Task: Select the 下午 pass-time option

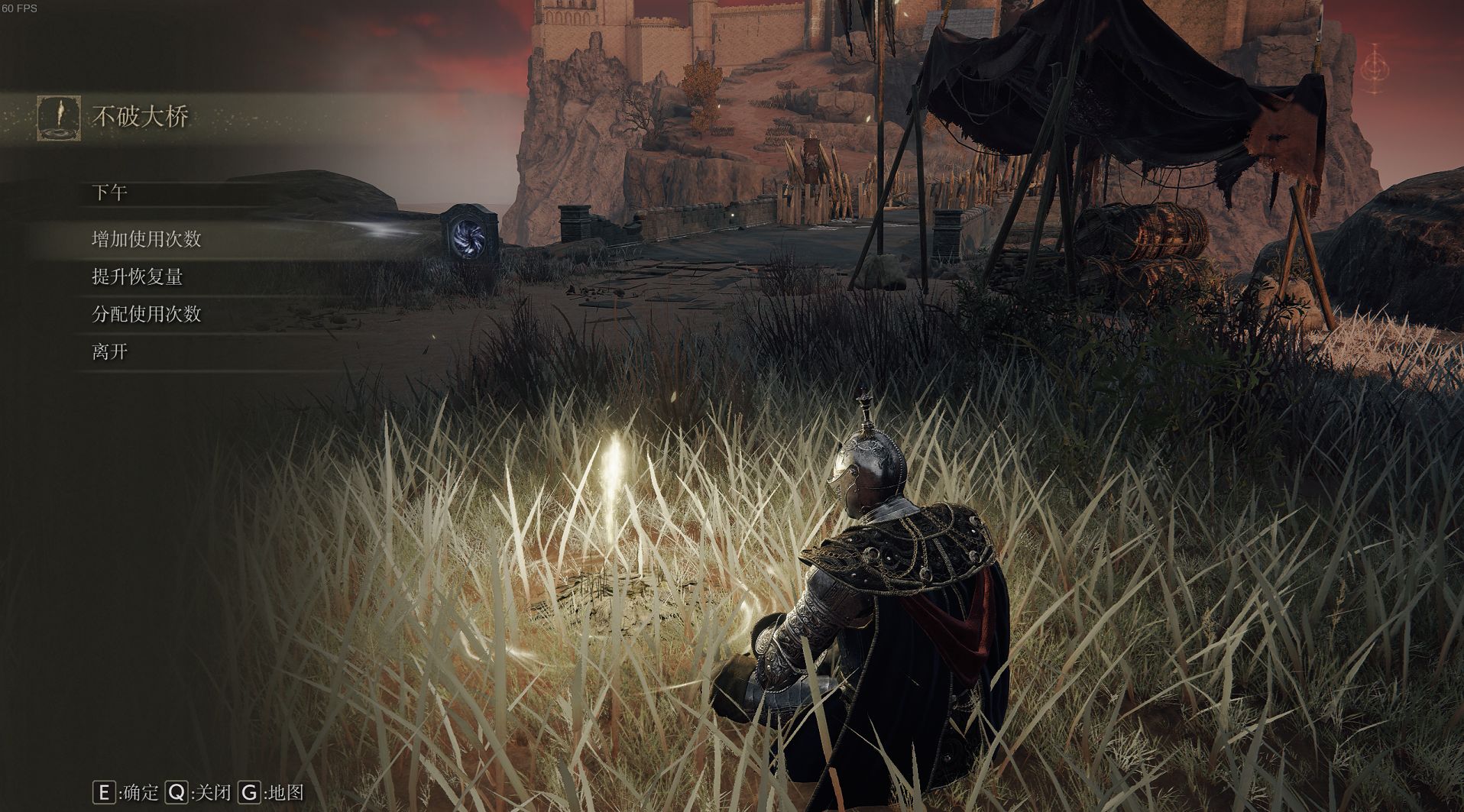Action: [x=110, y=192]
